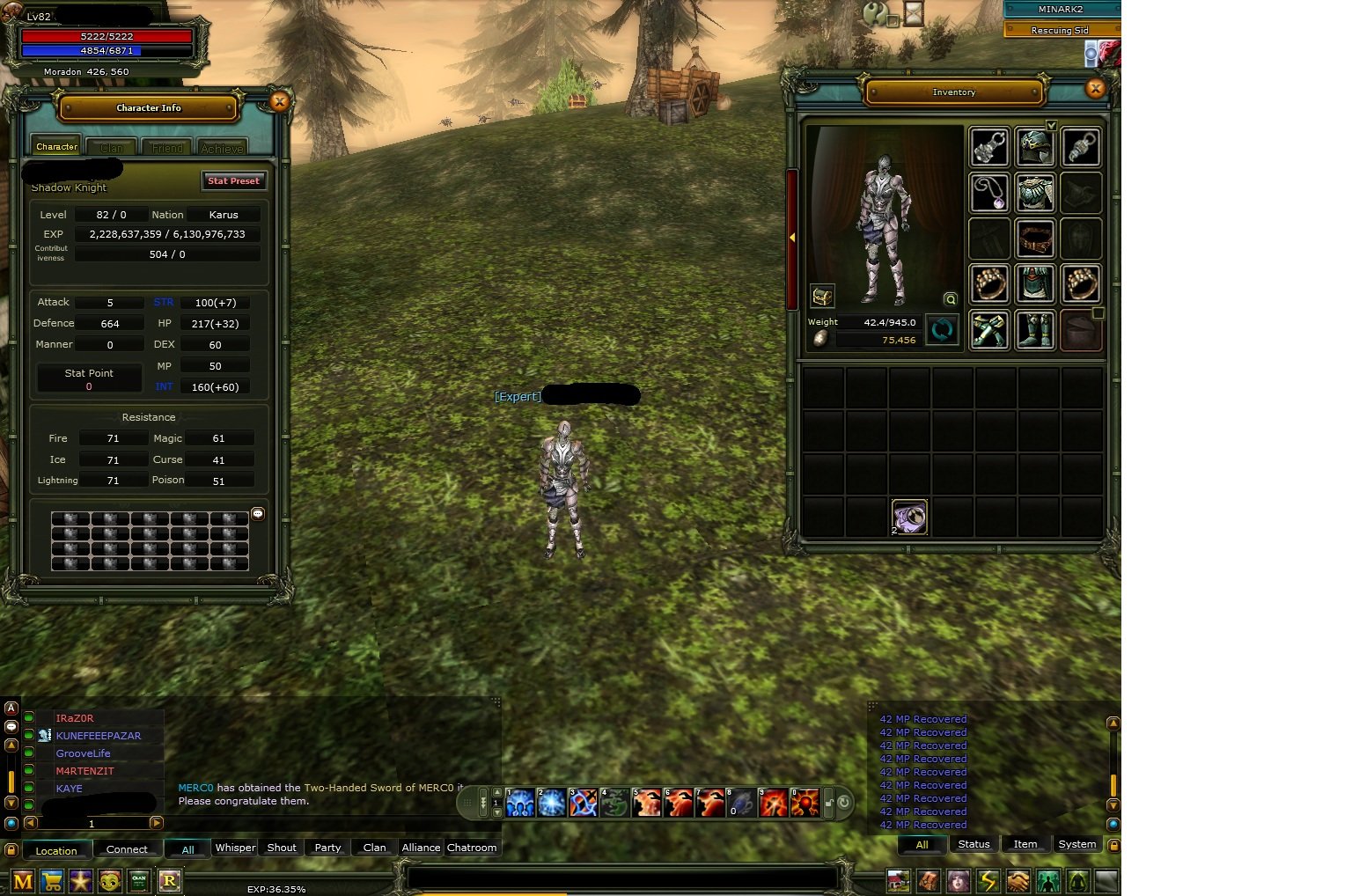This screenshot has height=896, width=1352.
Task: Click the Stat Preset button
Action: pyautogui.click(x=233, y=180)
